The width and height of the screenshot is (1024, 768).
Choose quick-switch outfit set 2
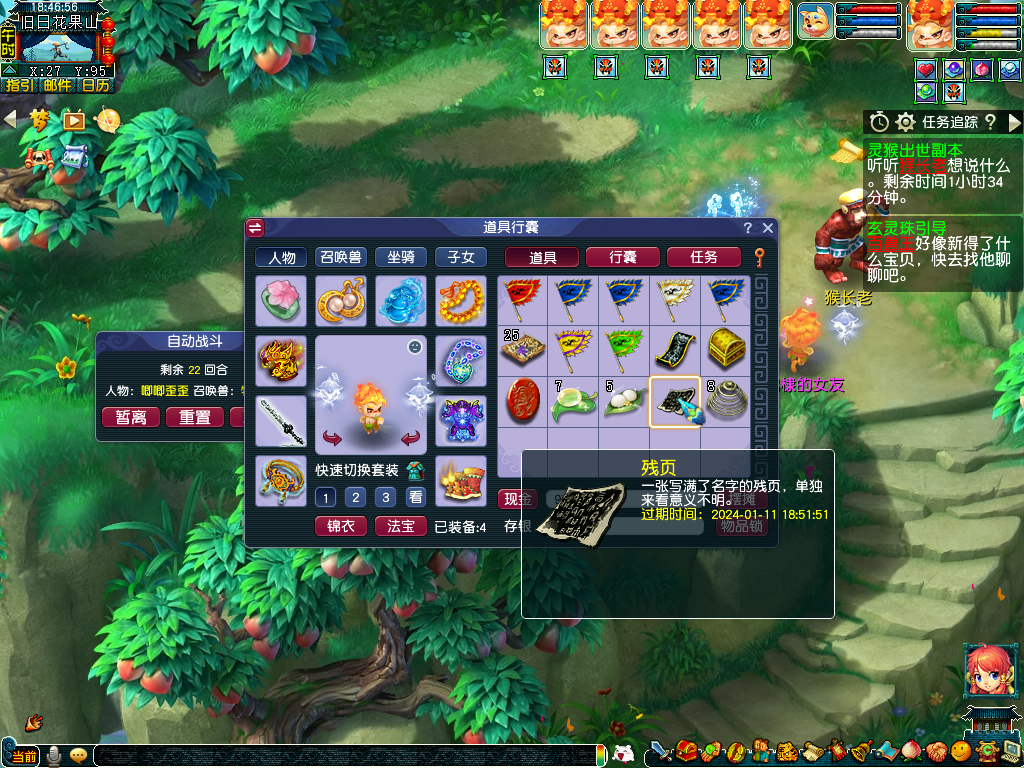(355, 497)
